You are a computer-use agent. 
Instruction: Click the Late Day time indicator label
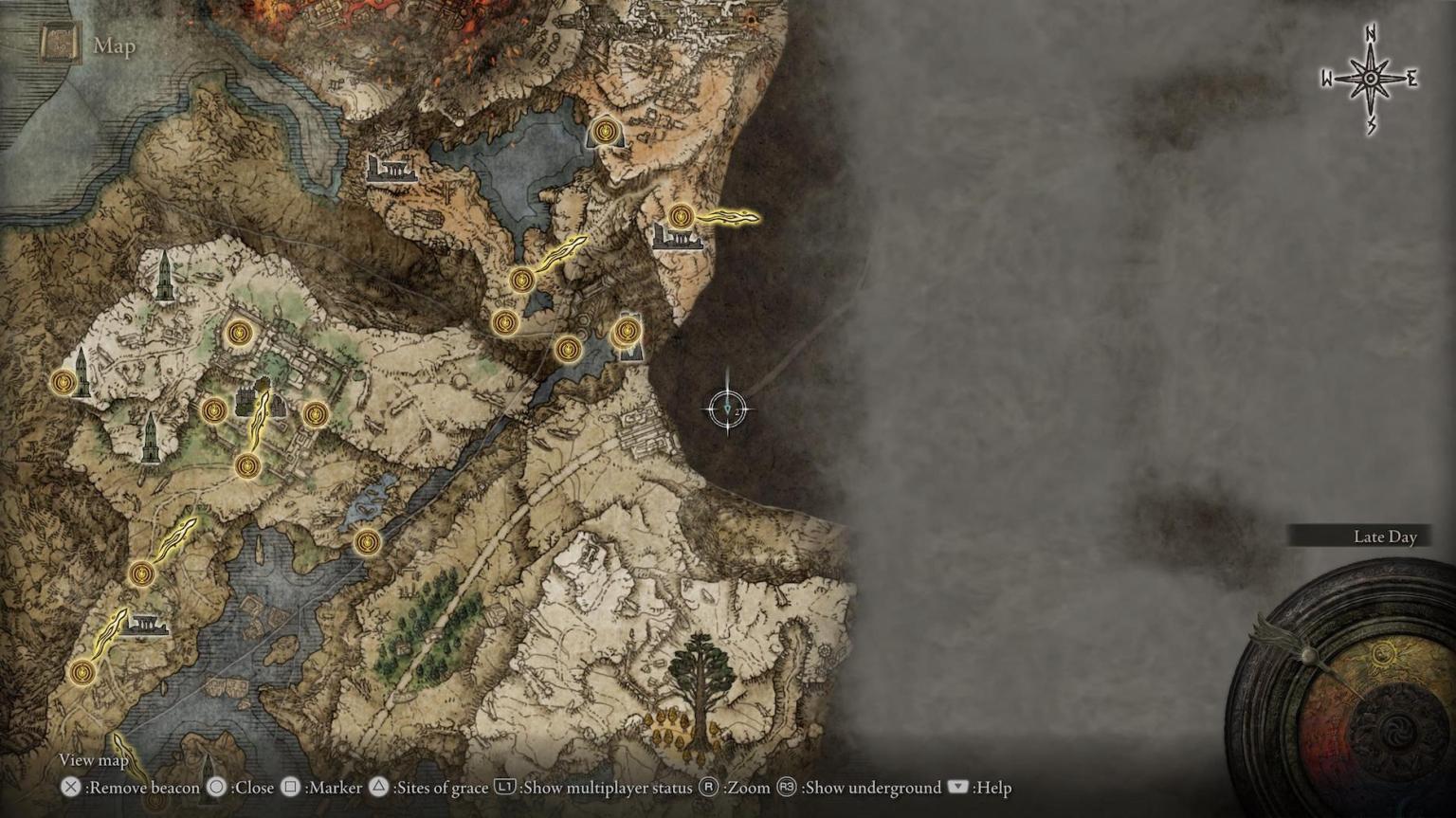coord(1383,536)
